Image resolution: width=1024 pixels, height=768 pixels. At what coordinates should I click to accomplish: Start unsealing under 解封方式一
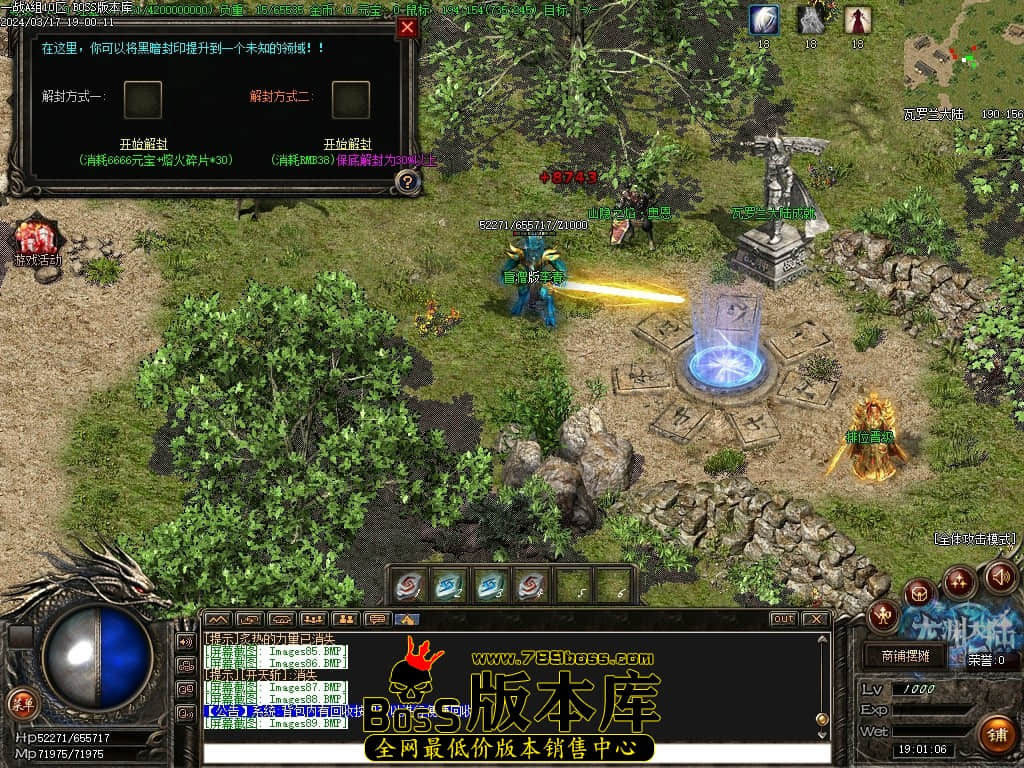click(143, 144)
